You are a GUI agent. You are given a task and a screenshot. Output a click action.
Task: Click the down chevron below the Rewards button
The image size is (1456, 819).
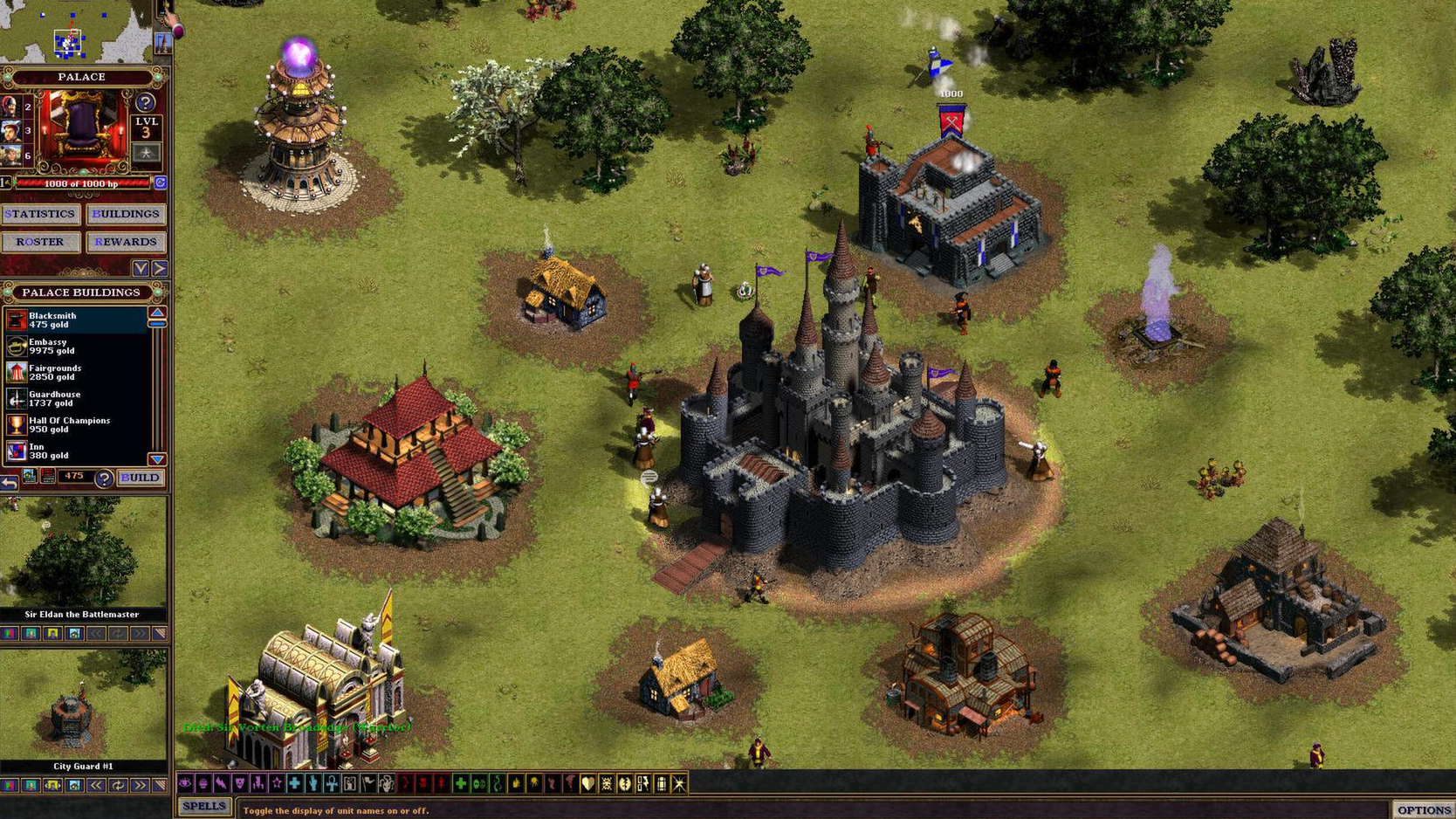click(142, 268)
